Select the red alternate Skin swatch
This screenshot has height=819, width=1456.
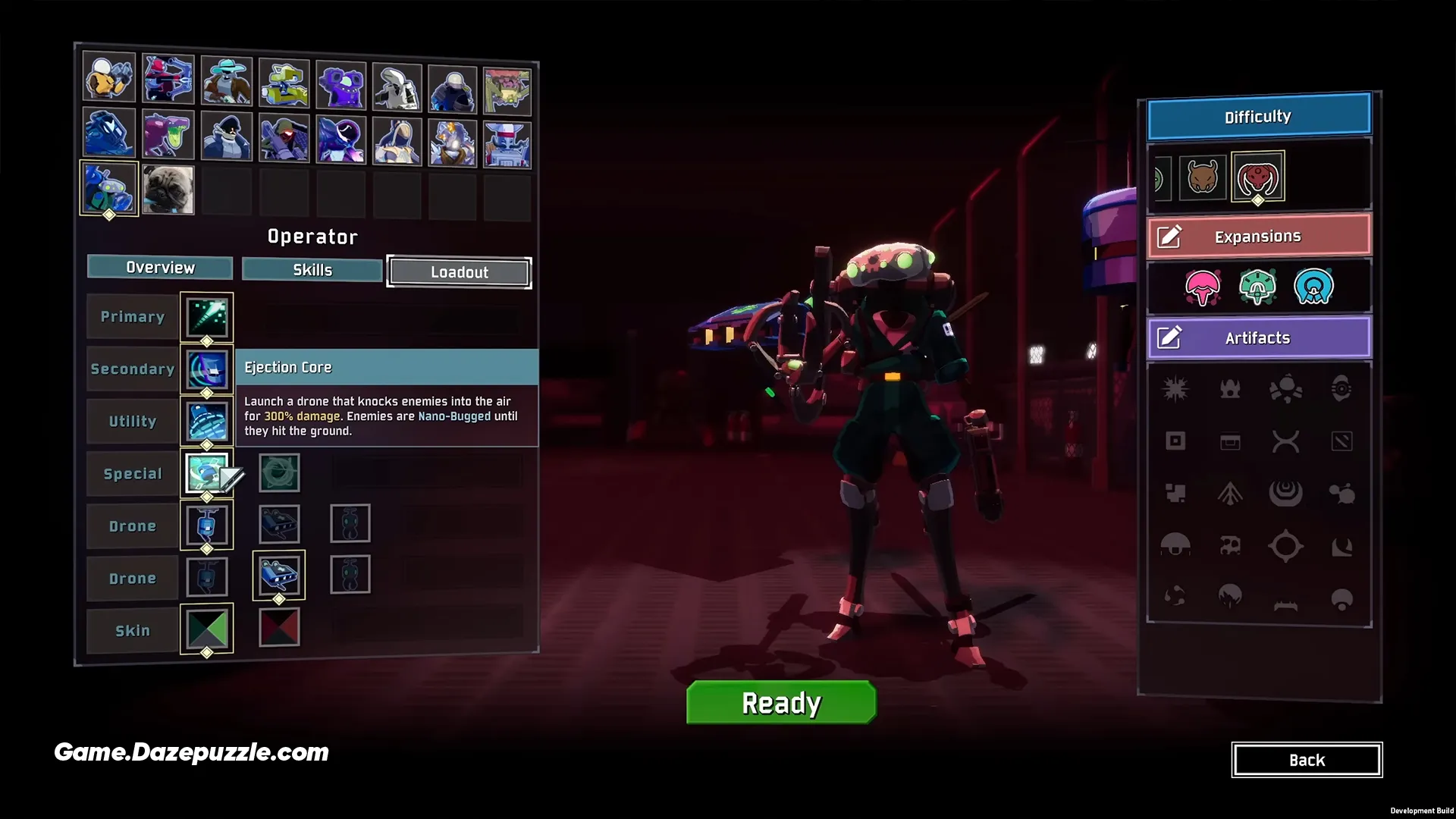point(279,628)
